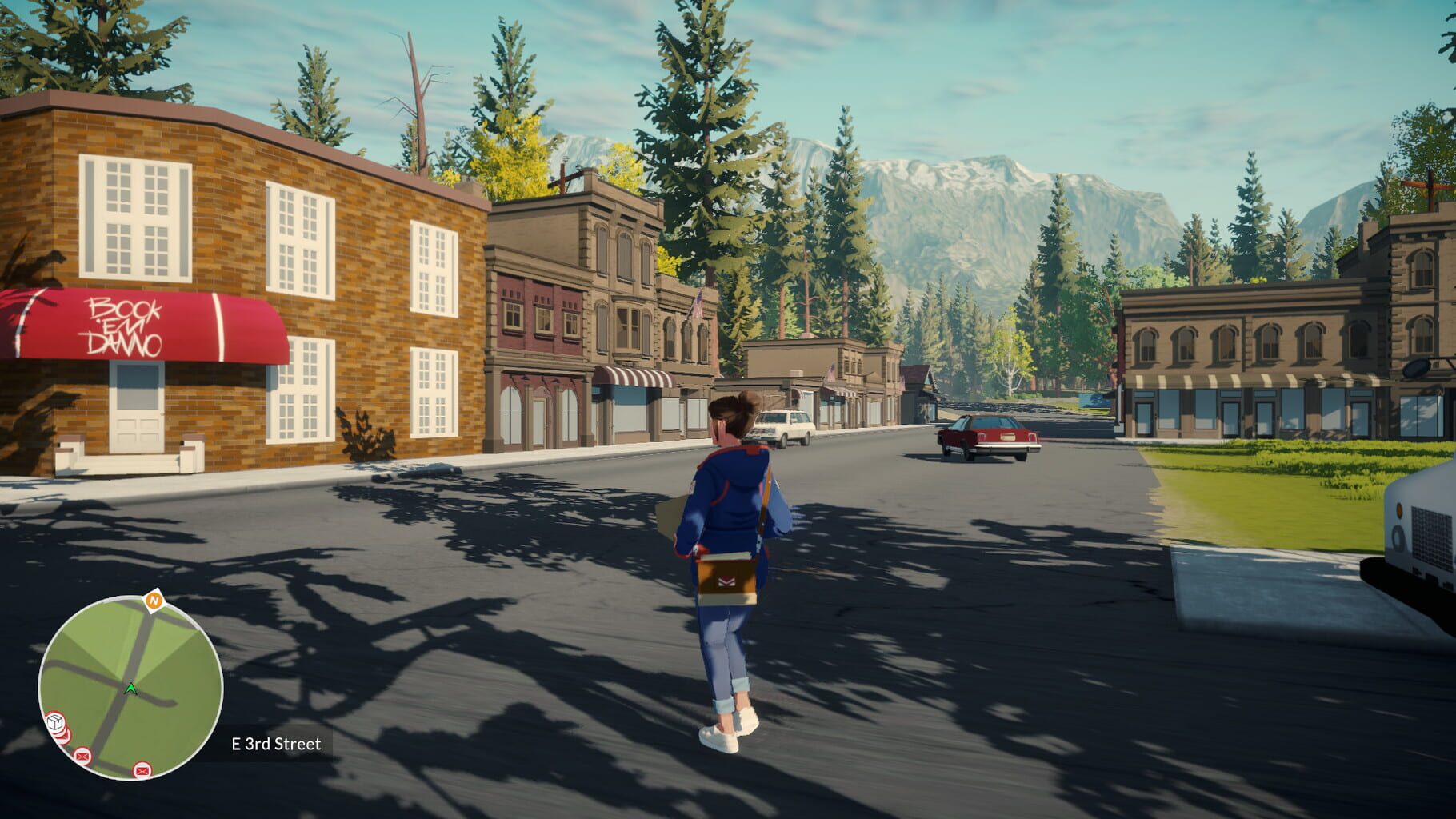Click the orange N compass on the minimap
This screenshot has height=819, width=1456.
pos(153,600)
